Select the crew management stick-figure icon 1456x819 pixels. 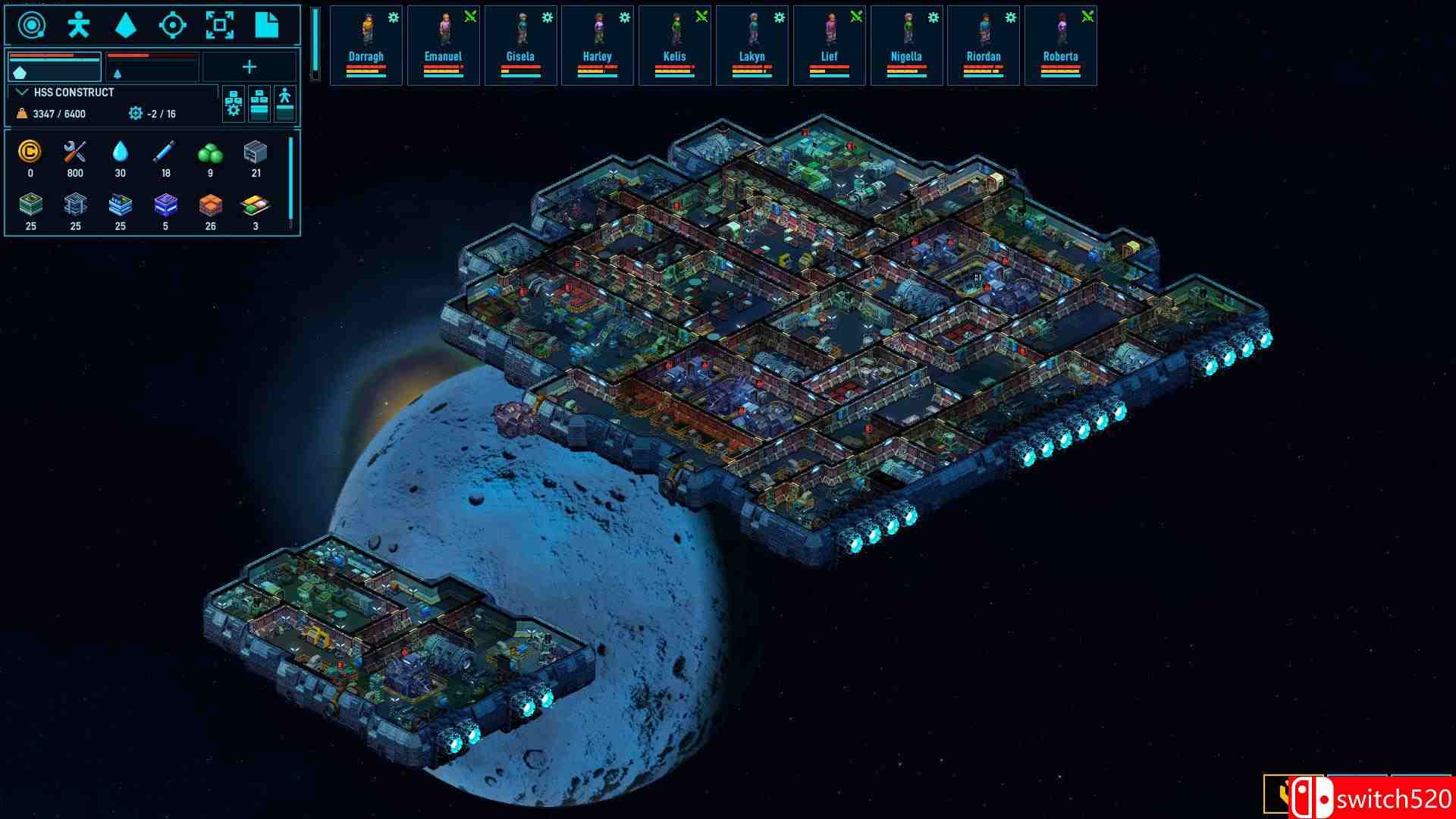78,25
